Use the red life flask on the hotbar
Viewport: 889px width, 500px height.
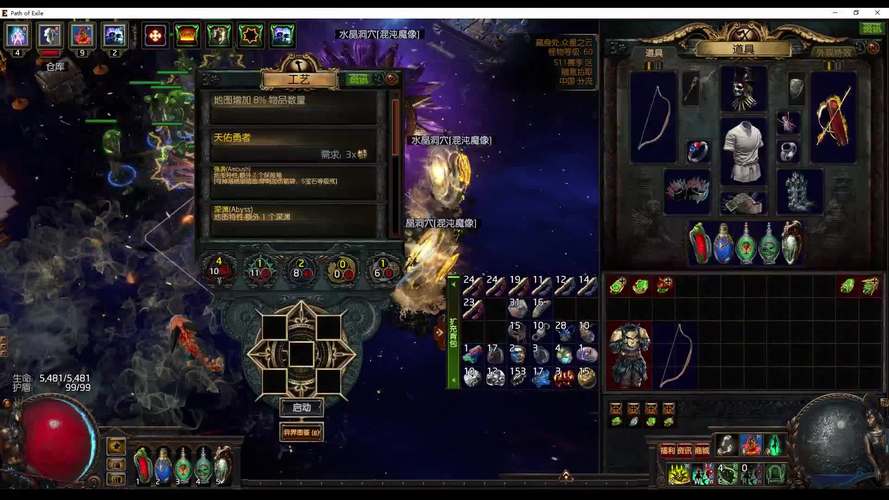(x=142, y=466)
